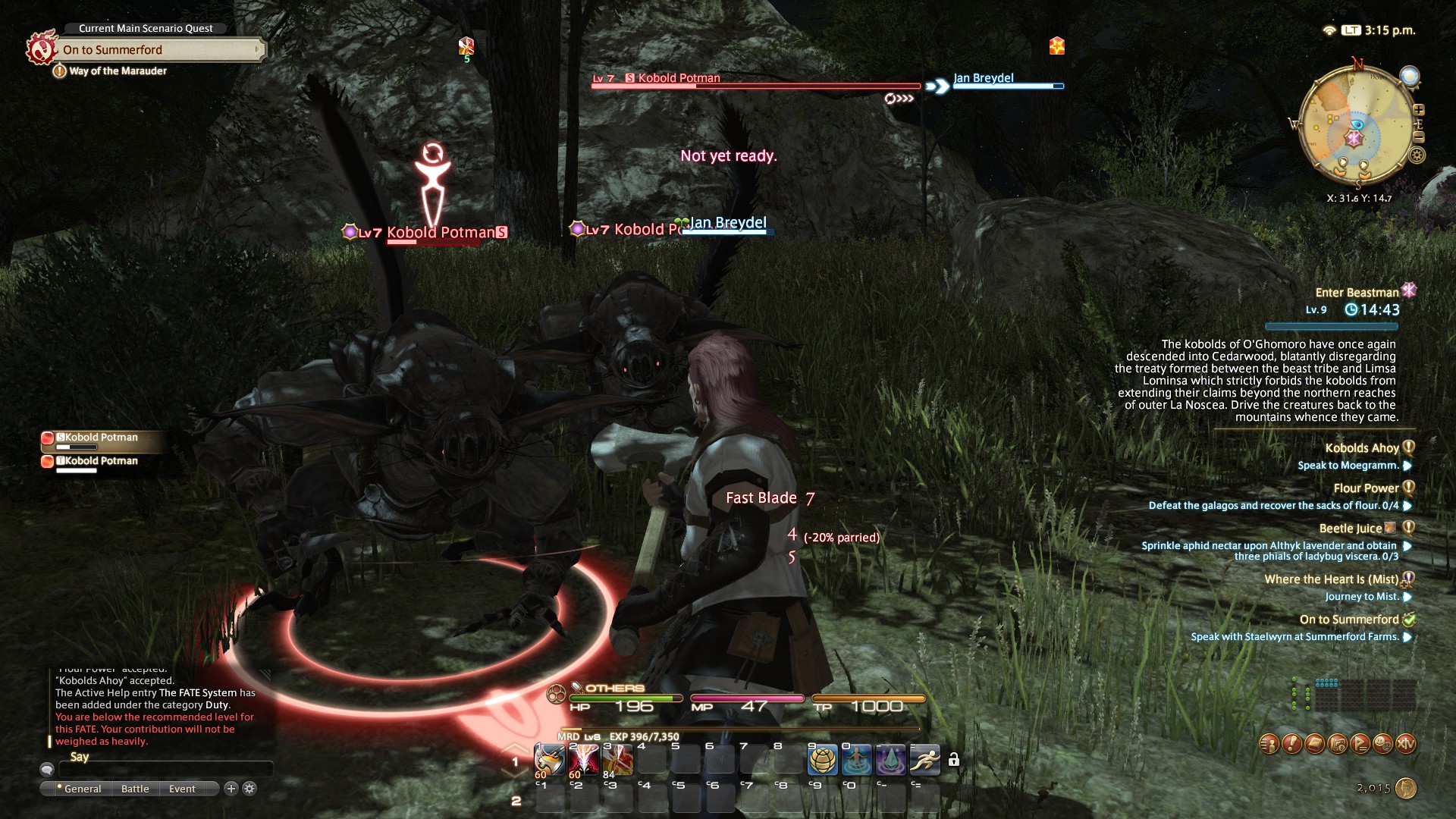The height and width of the screenshot is (819, 1456).
Task: Switch to the Battle chat tab
Action: (135, 789)
